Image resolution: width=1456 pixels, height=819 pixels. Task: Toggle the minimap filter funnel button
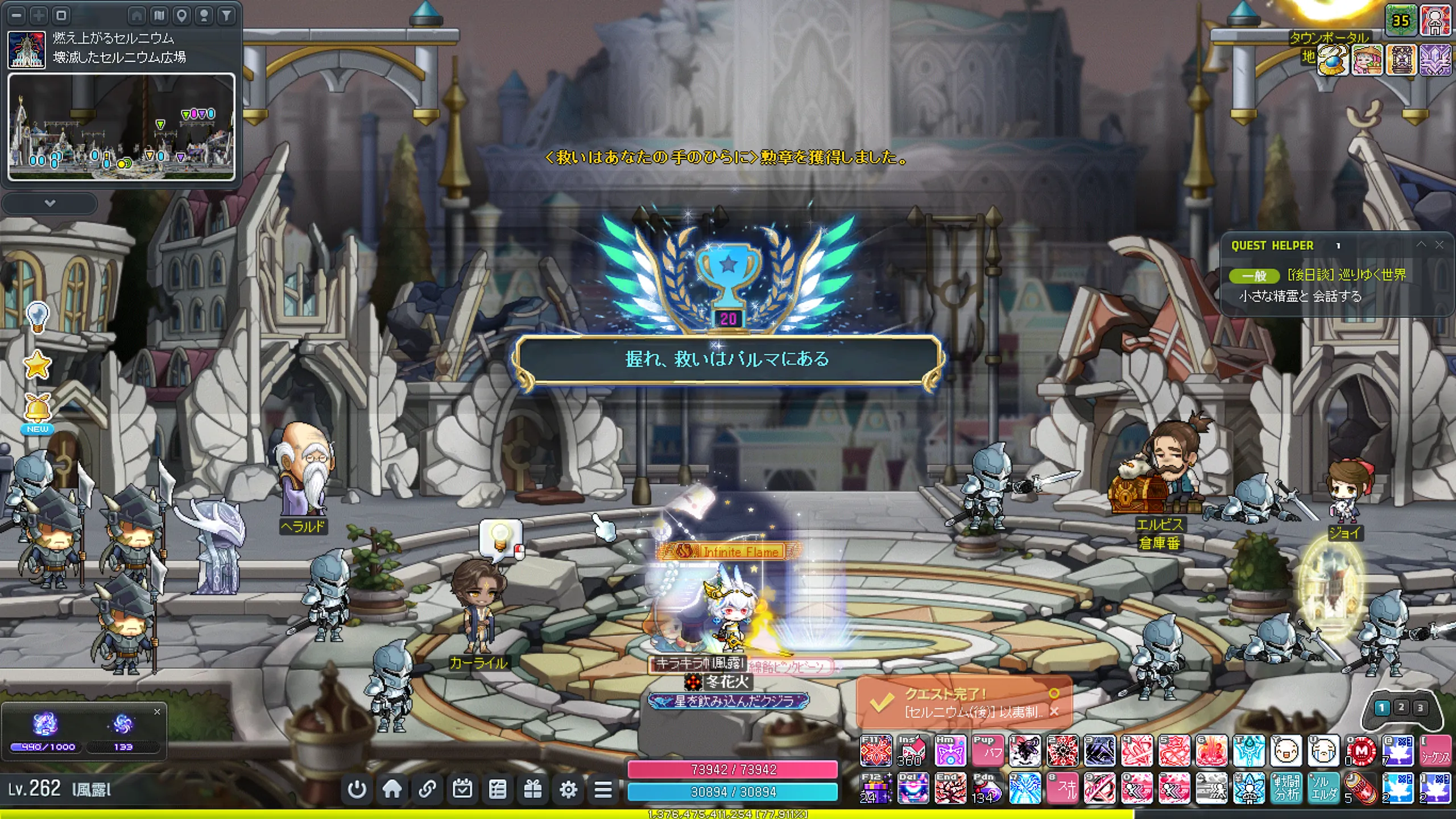(x=226, y=15)
